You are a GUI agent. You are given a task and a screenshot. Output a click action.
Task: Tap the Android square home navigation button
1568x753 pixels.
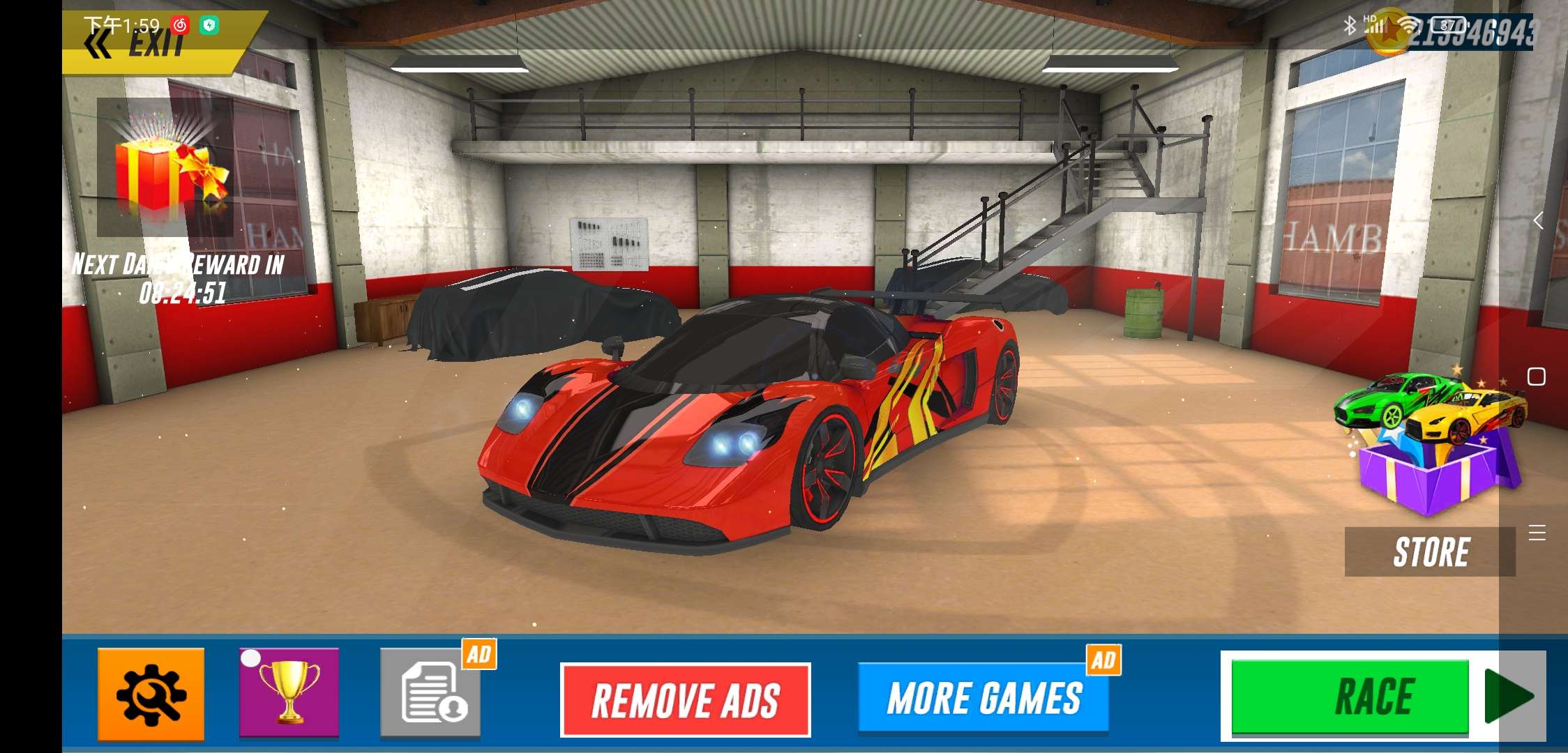(x=1536, y=376)
